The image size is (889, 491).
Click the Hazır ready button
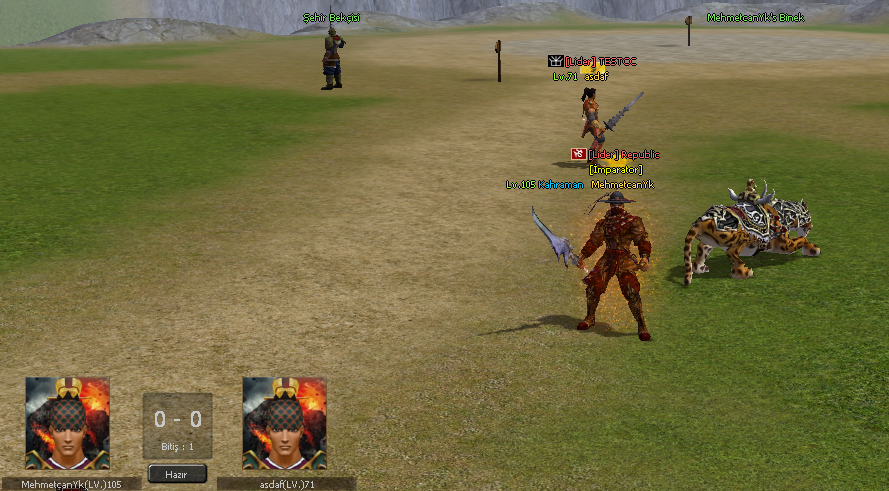pos(177,473)
